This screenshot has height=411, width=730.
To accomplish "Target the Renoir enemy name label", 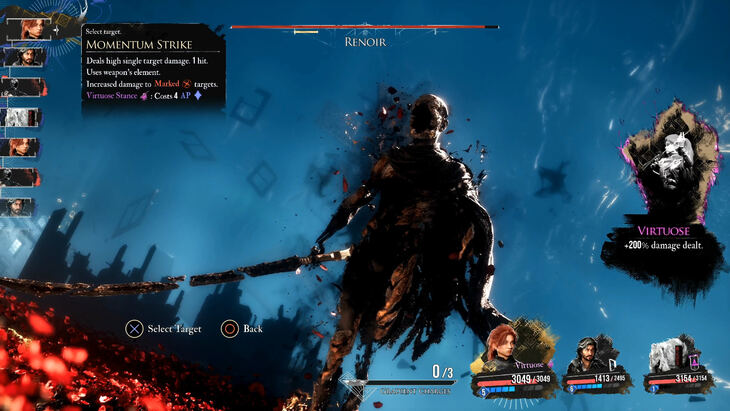I will [365, 42].
